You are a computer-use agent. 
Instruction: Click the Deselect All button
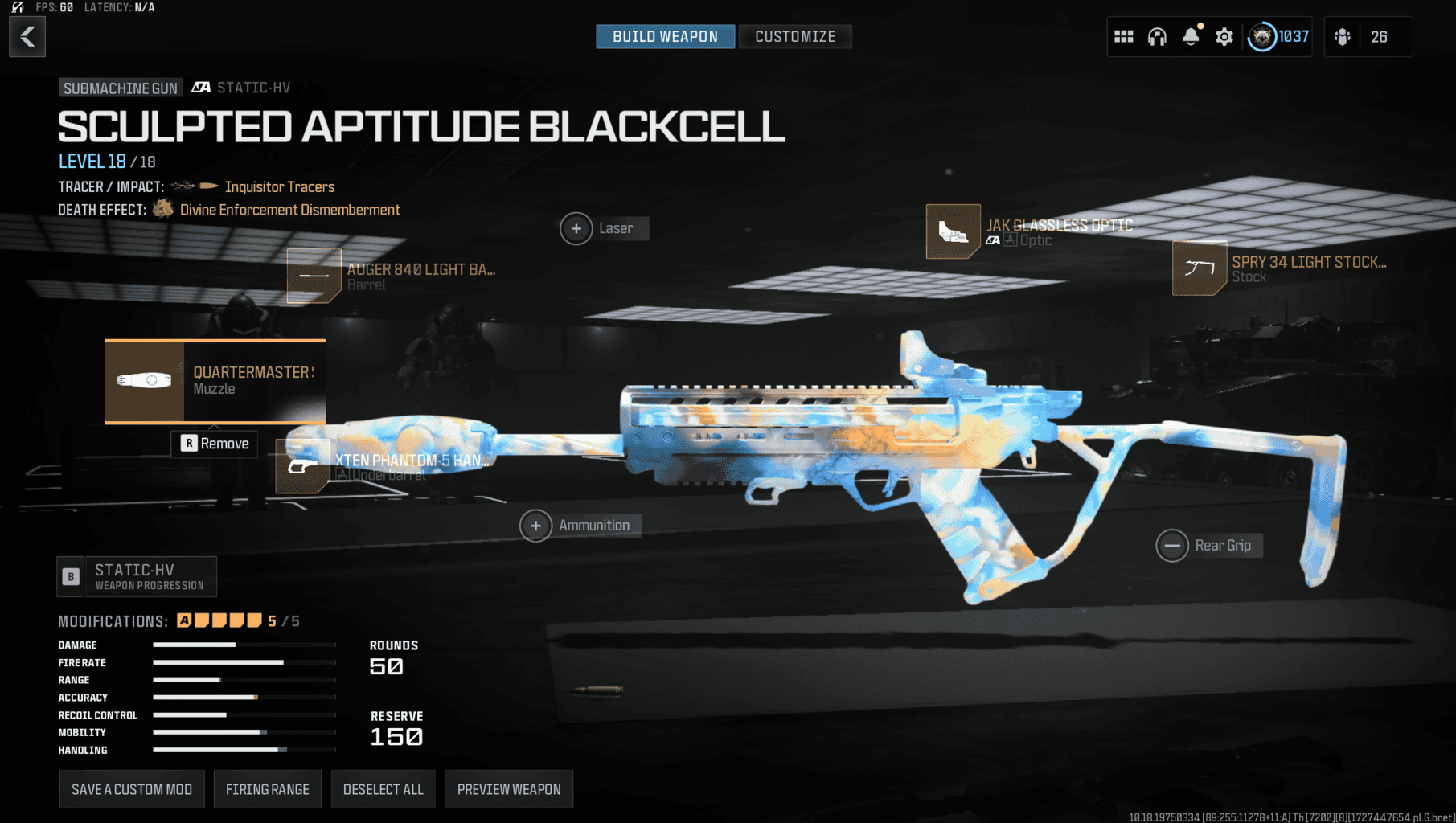tap(383, 788)
